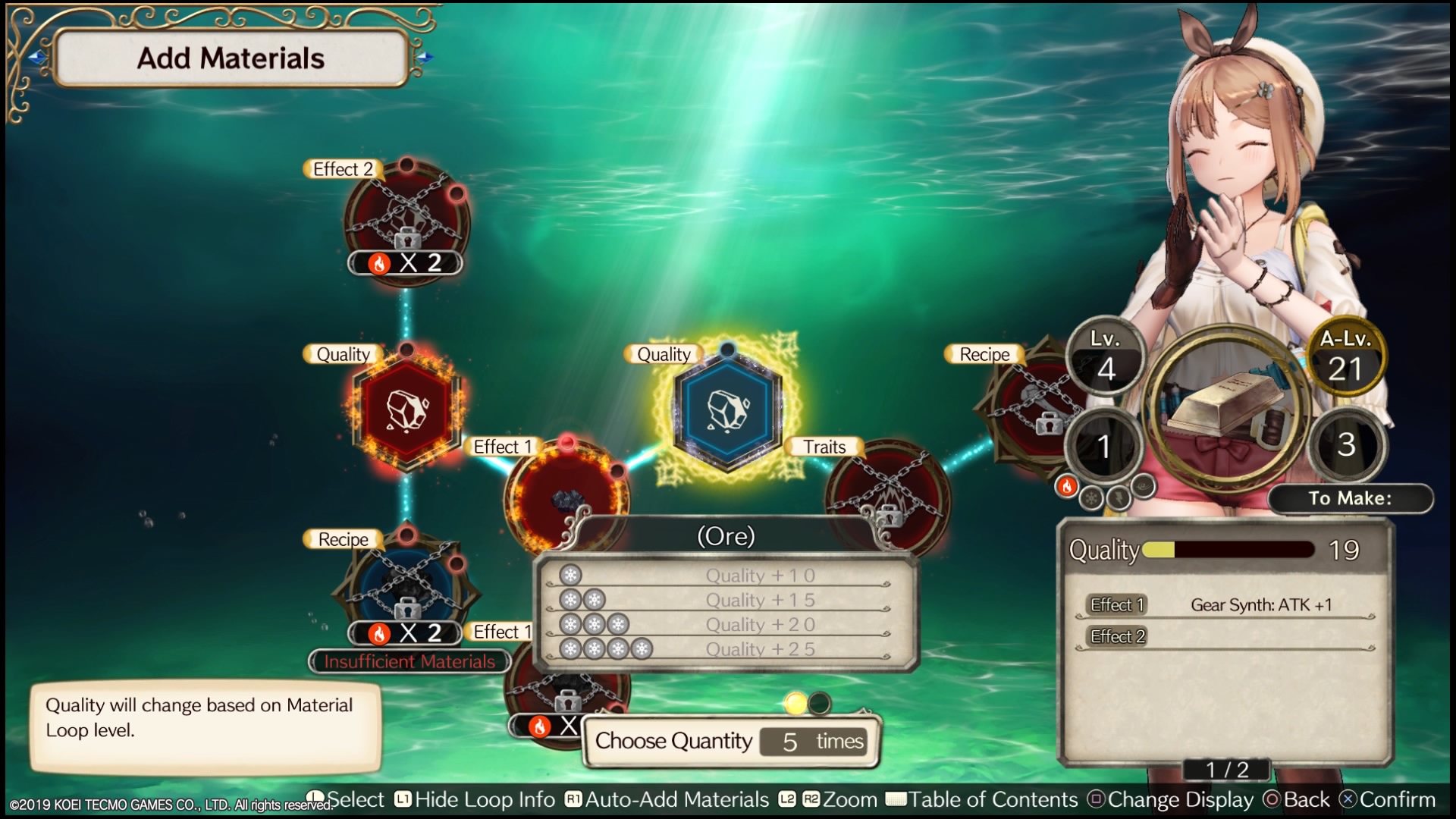Click the 1 / 2 page indicator
The height and width of the screenshot is (819, 1456).
(1227, 770)
